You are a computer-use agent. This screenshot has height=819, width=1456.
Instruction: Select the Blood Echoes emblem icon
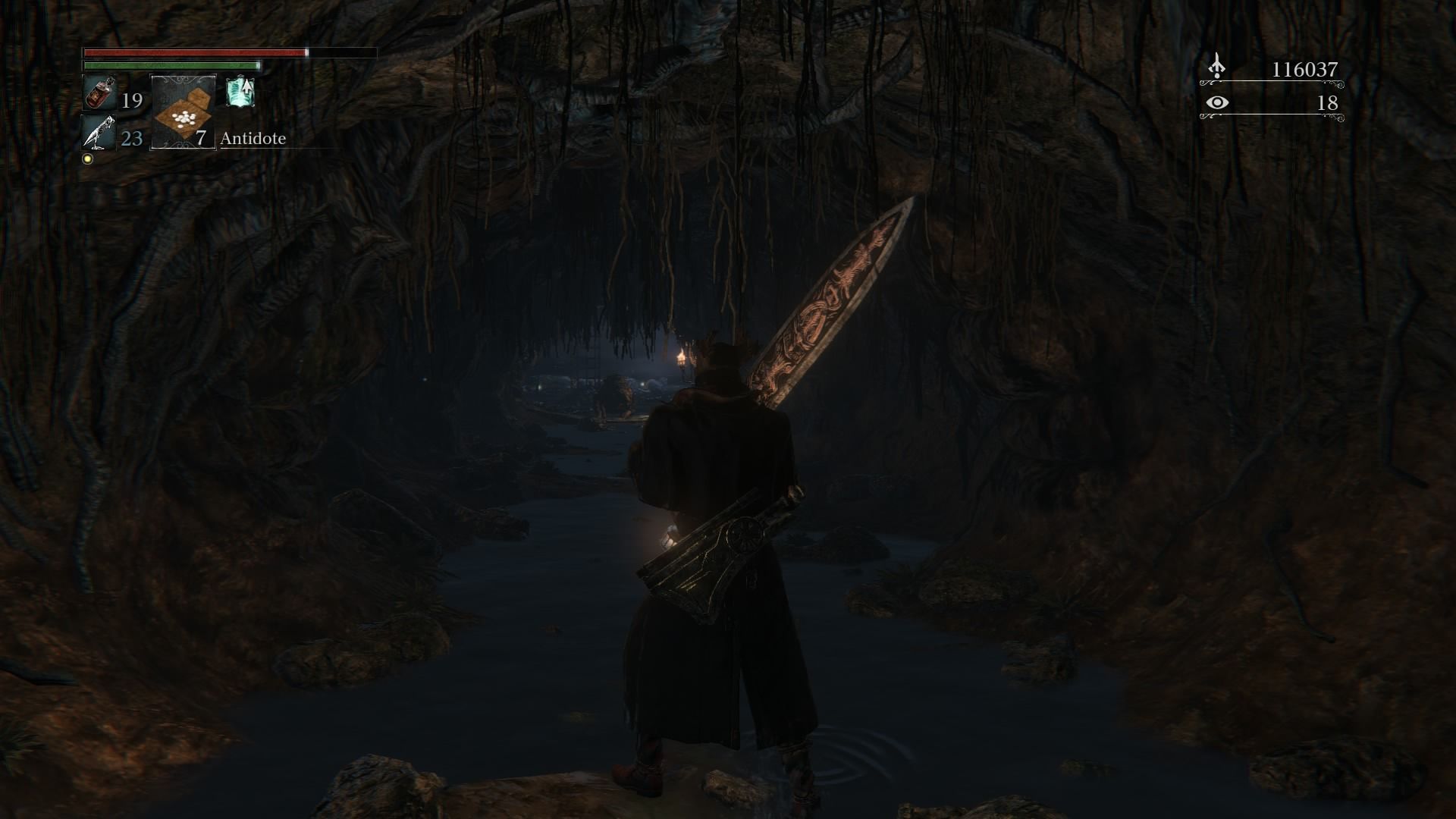pyautogui.click(x=1216, y=67)
